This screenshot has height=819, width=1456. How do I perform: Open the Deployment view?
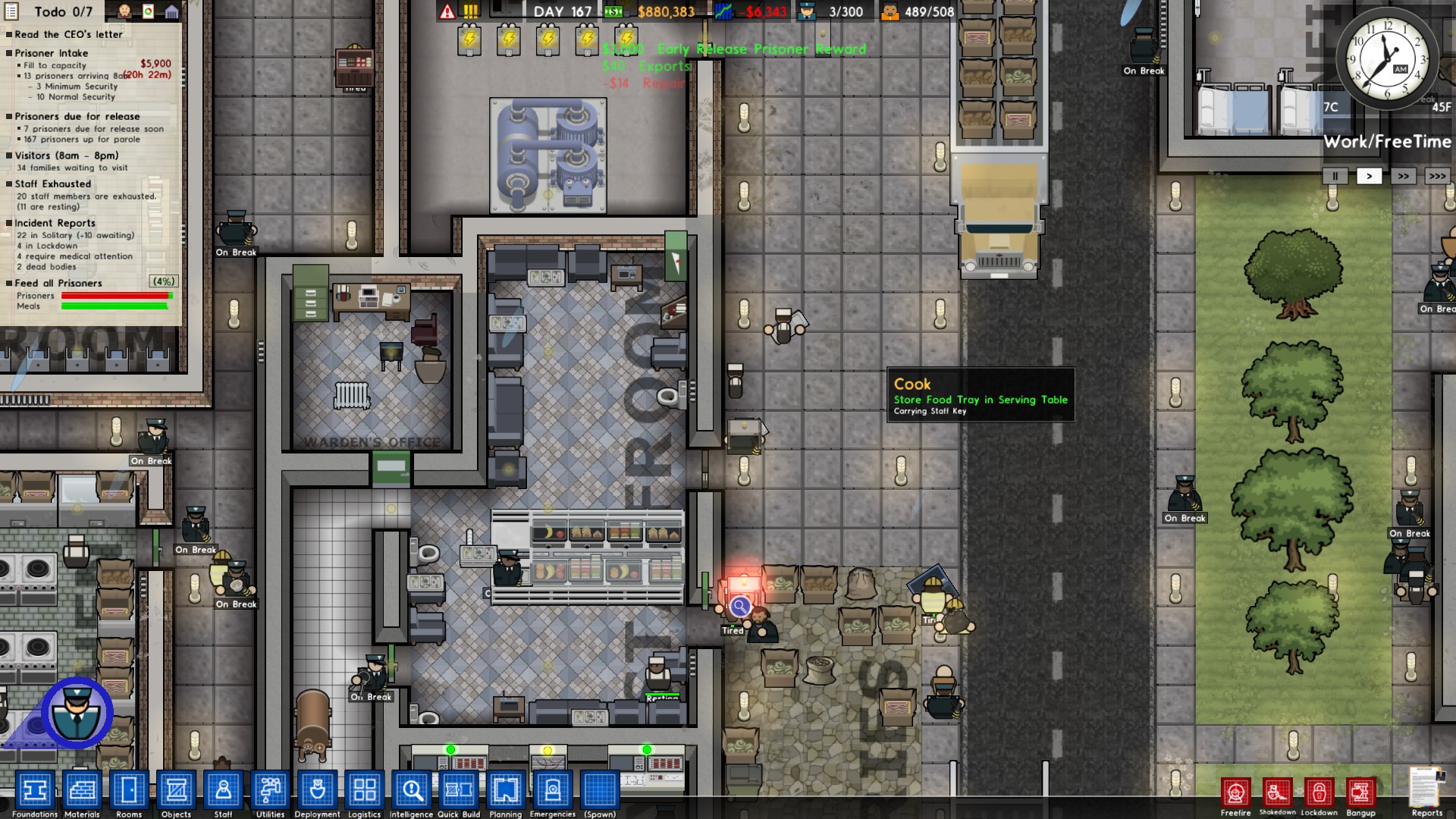pos(317,791)
